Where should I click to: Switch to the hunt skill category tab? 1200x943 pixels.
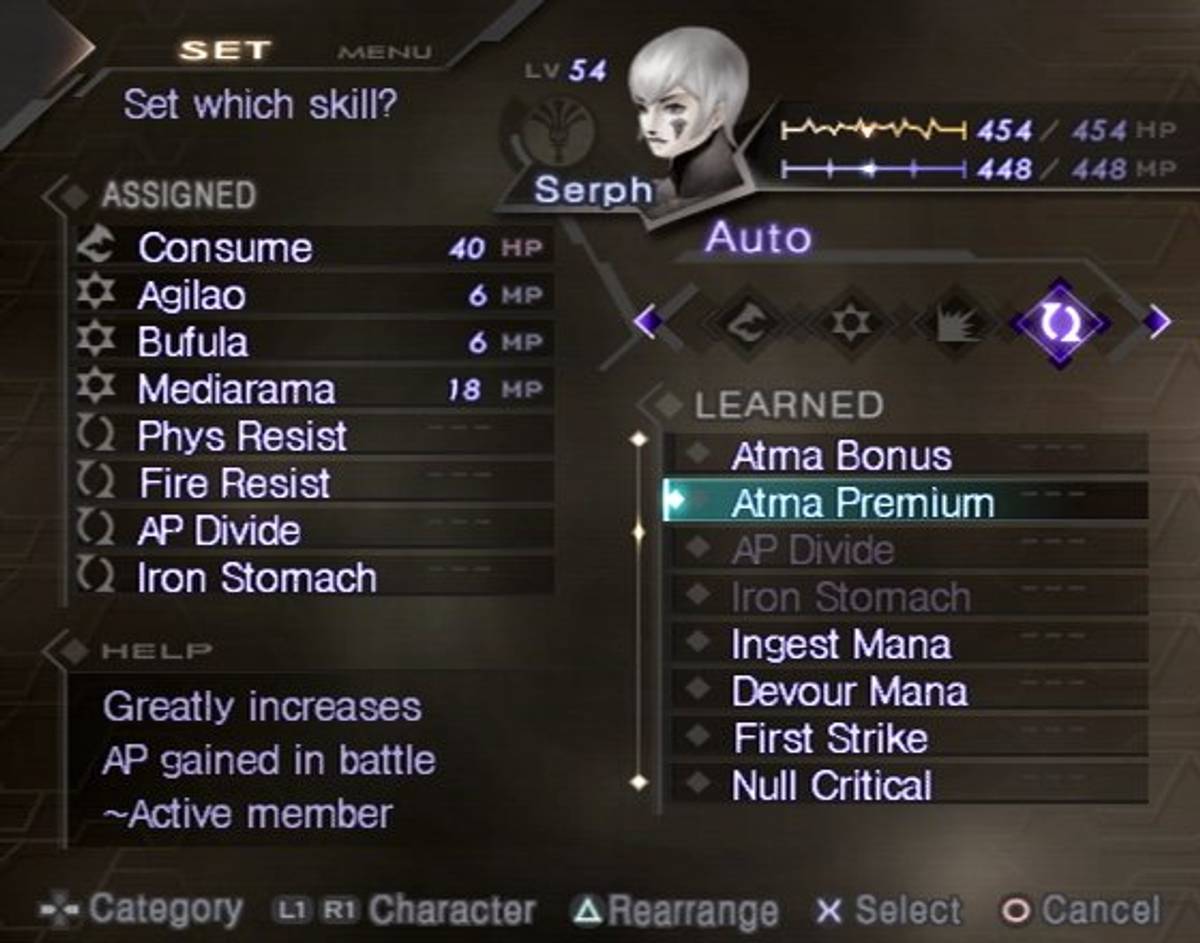tap(749, 324)
